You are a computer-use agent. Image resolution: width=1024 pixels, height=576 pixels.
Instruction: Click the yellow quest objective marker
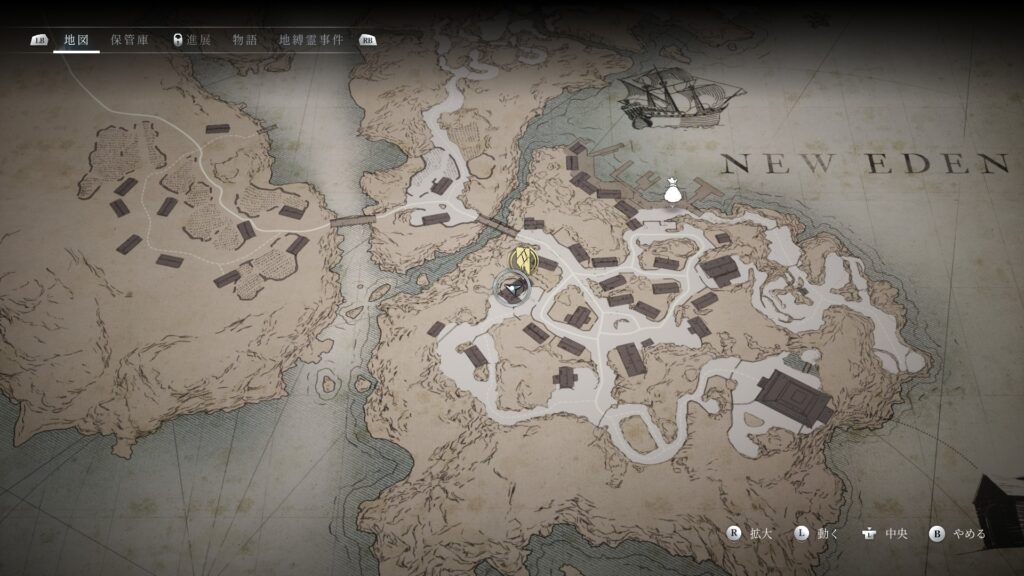tap(525, 258)
